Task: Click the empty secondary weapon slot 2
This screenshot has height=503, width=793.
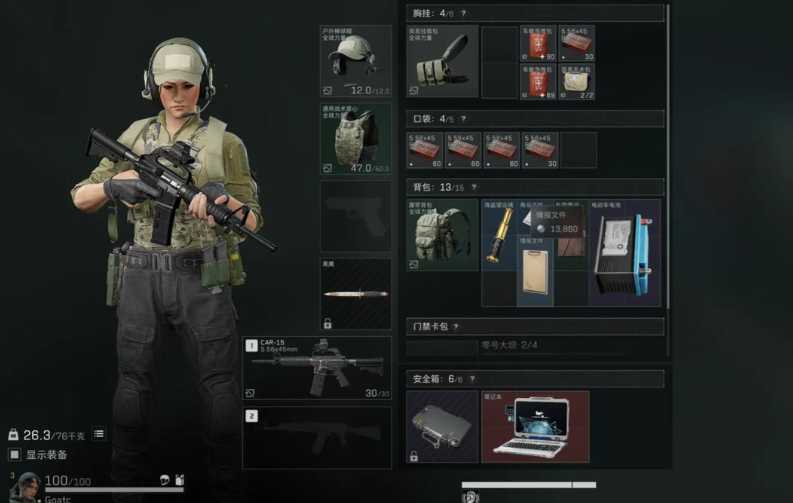Action: click(317, 437)
